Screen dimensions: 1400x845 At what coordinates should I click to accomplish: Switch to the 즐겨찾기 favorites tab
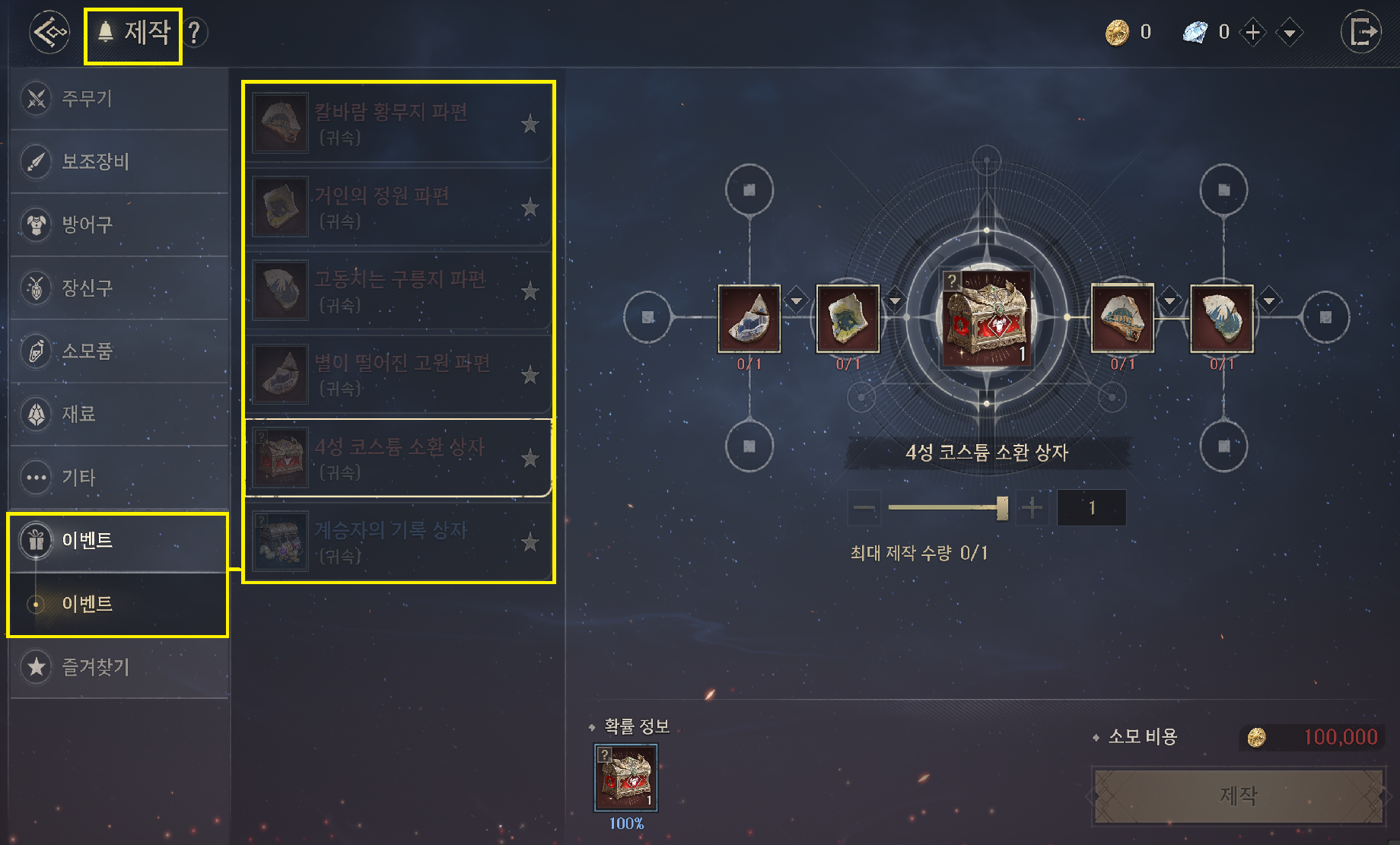(119, 667)
